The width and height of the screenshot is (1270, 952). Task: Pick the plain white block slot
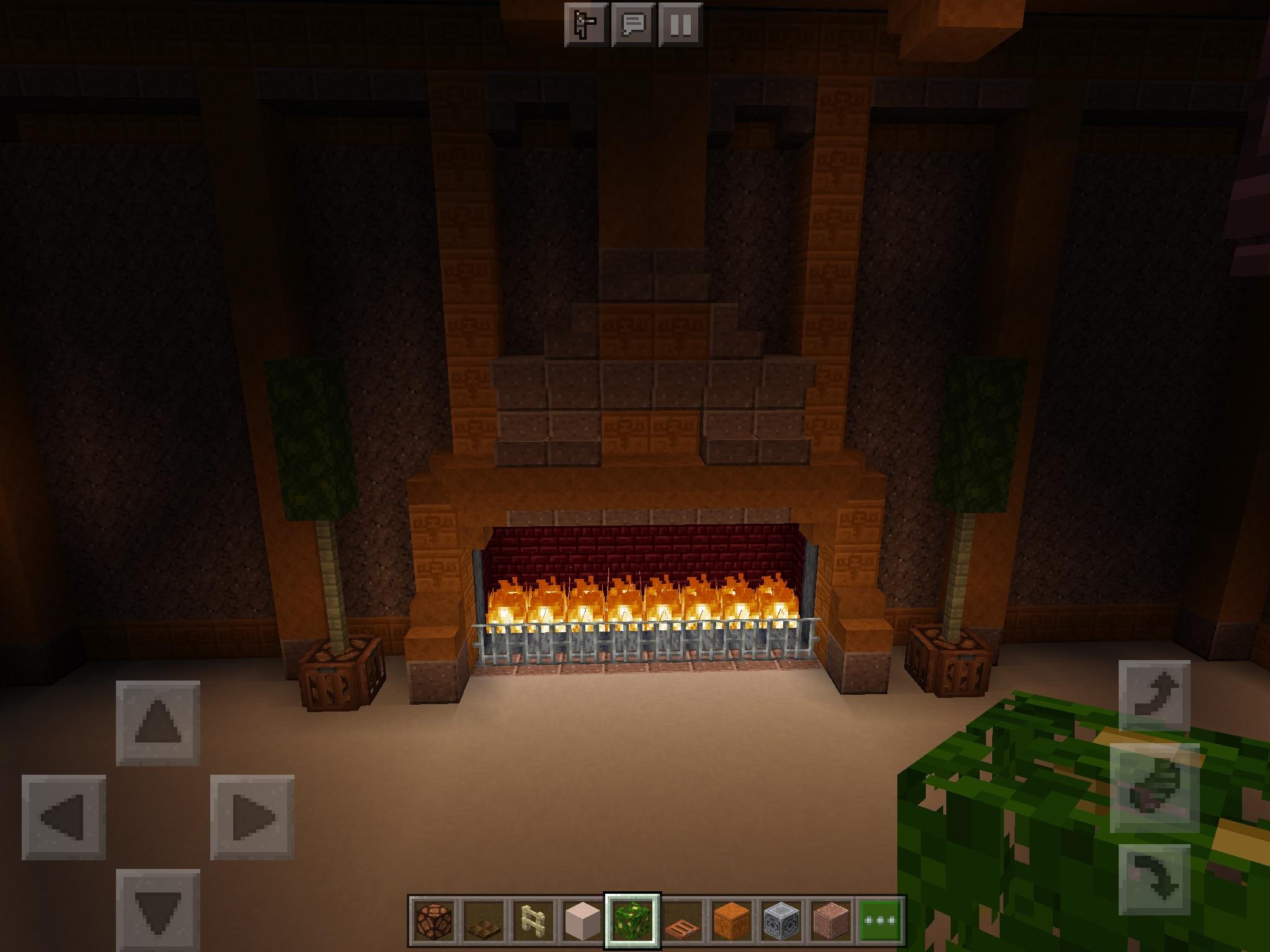point(583,919)
